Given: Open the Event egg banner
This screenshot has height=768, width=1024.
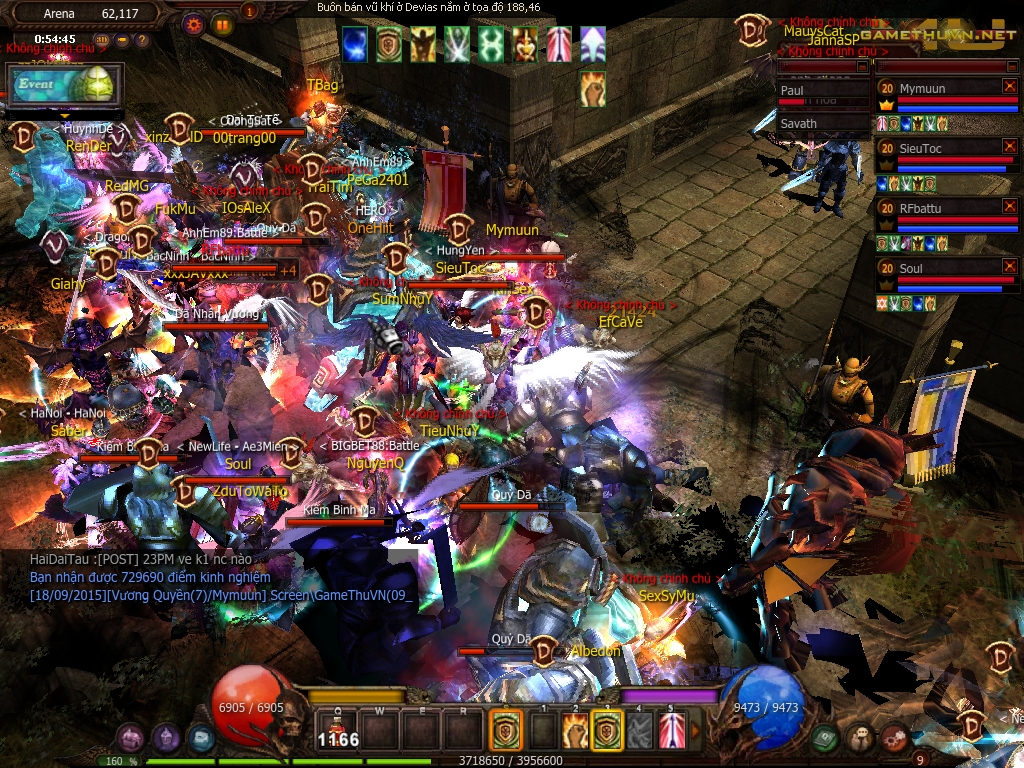Looking at the screenshot, I should pos(65,86).
